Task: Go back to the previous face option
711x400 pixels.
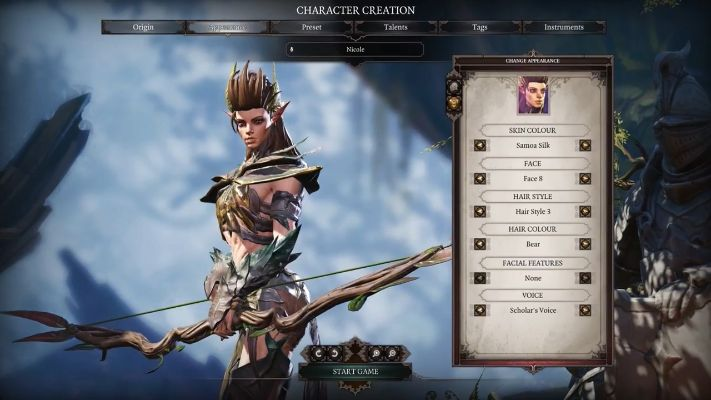Action: pos(480,178)
